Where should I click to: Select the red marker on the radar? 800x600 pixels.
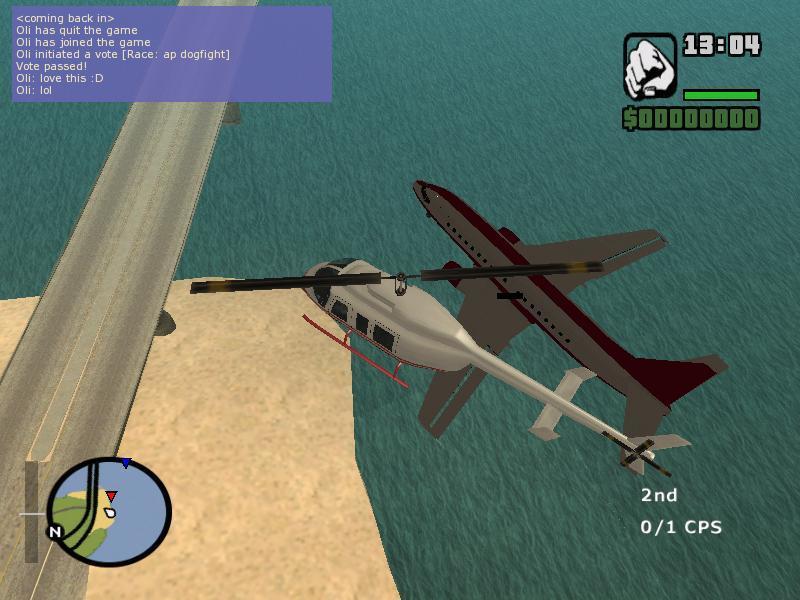click(x=111, y=496)
